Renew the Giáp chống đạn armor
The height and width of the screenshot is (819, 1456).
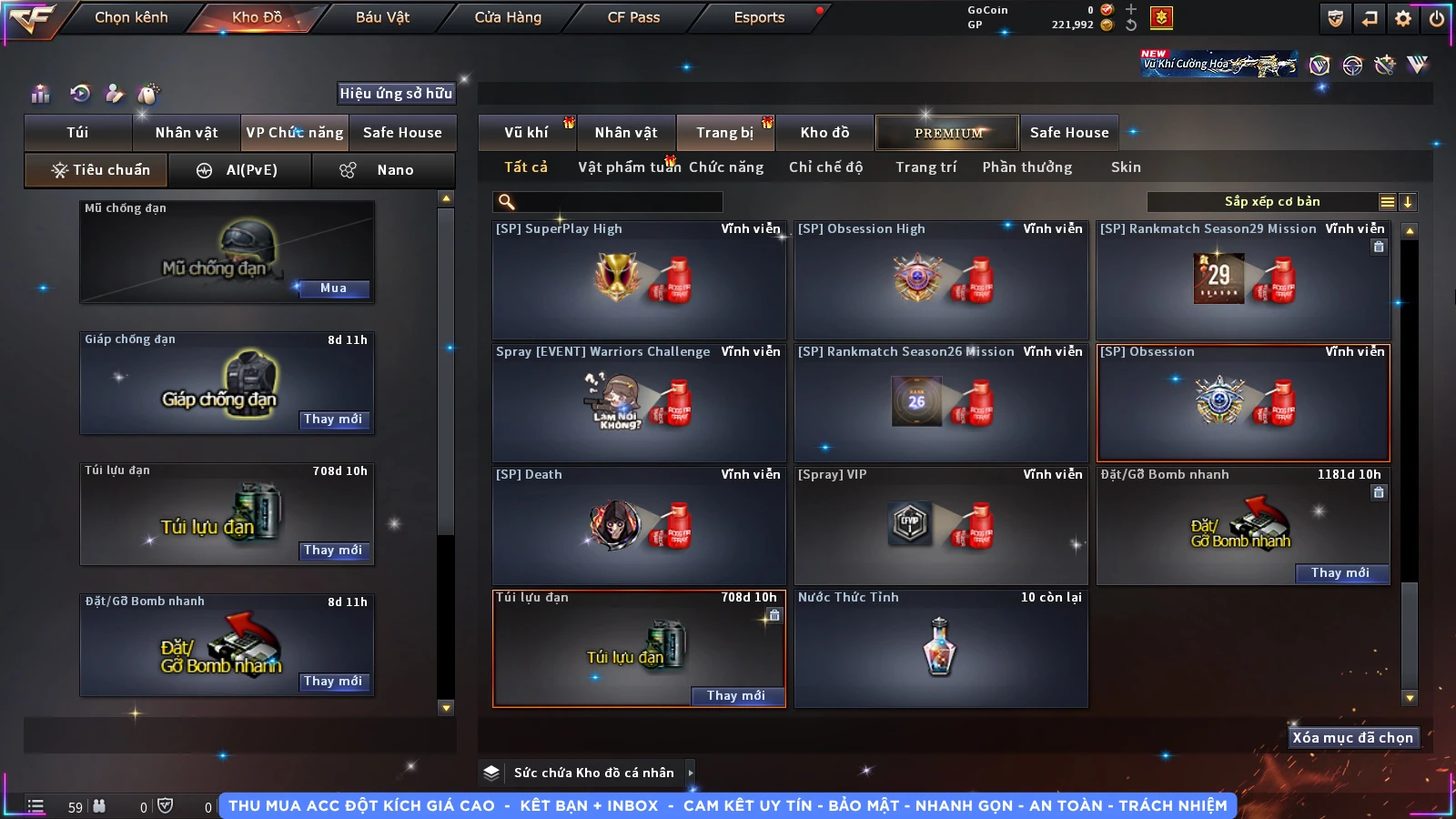pos(333,420)
